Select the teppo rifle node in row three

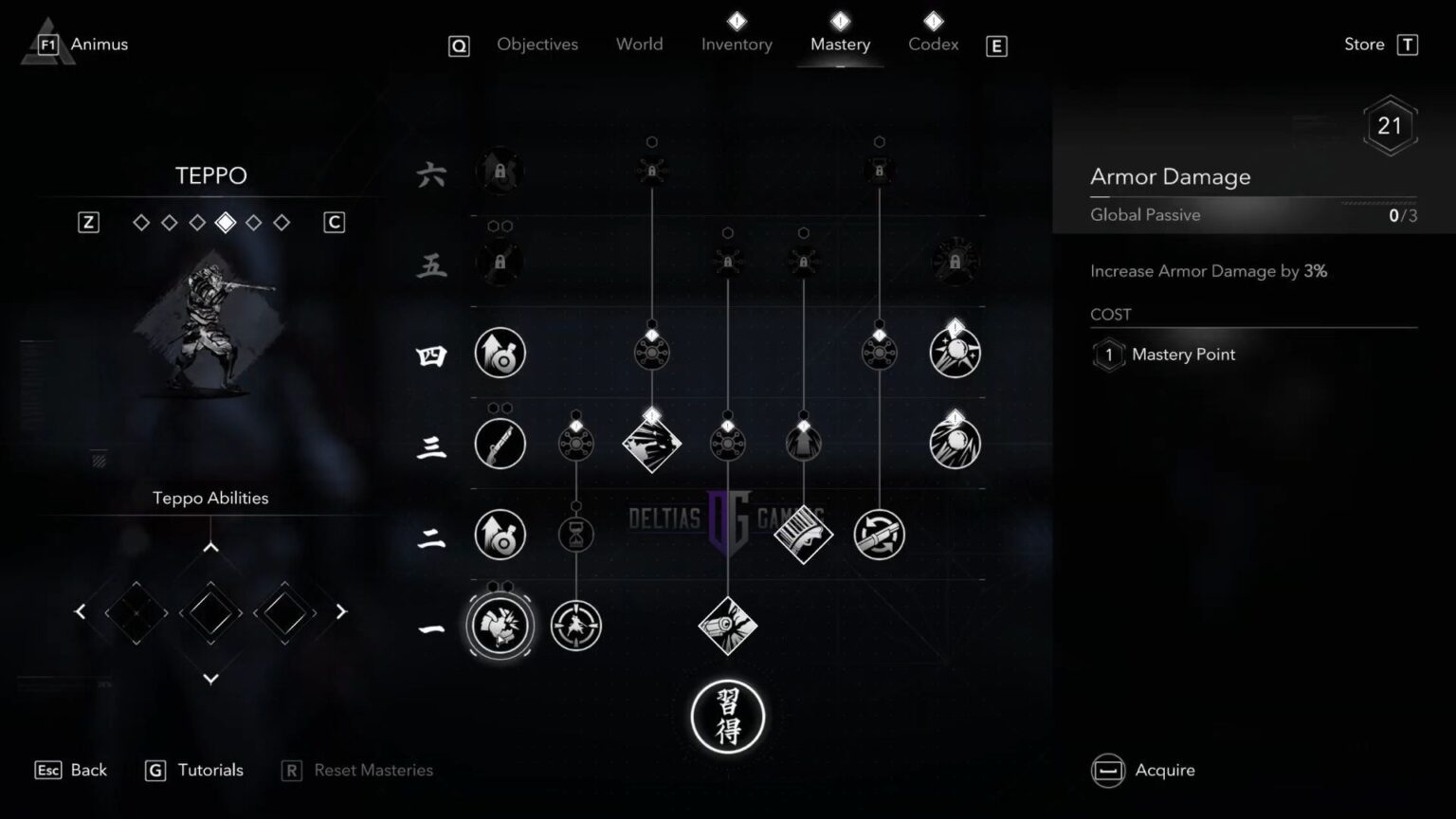[500, 443]
